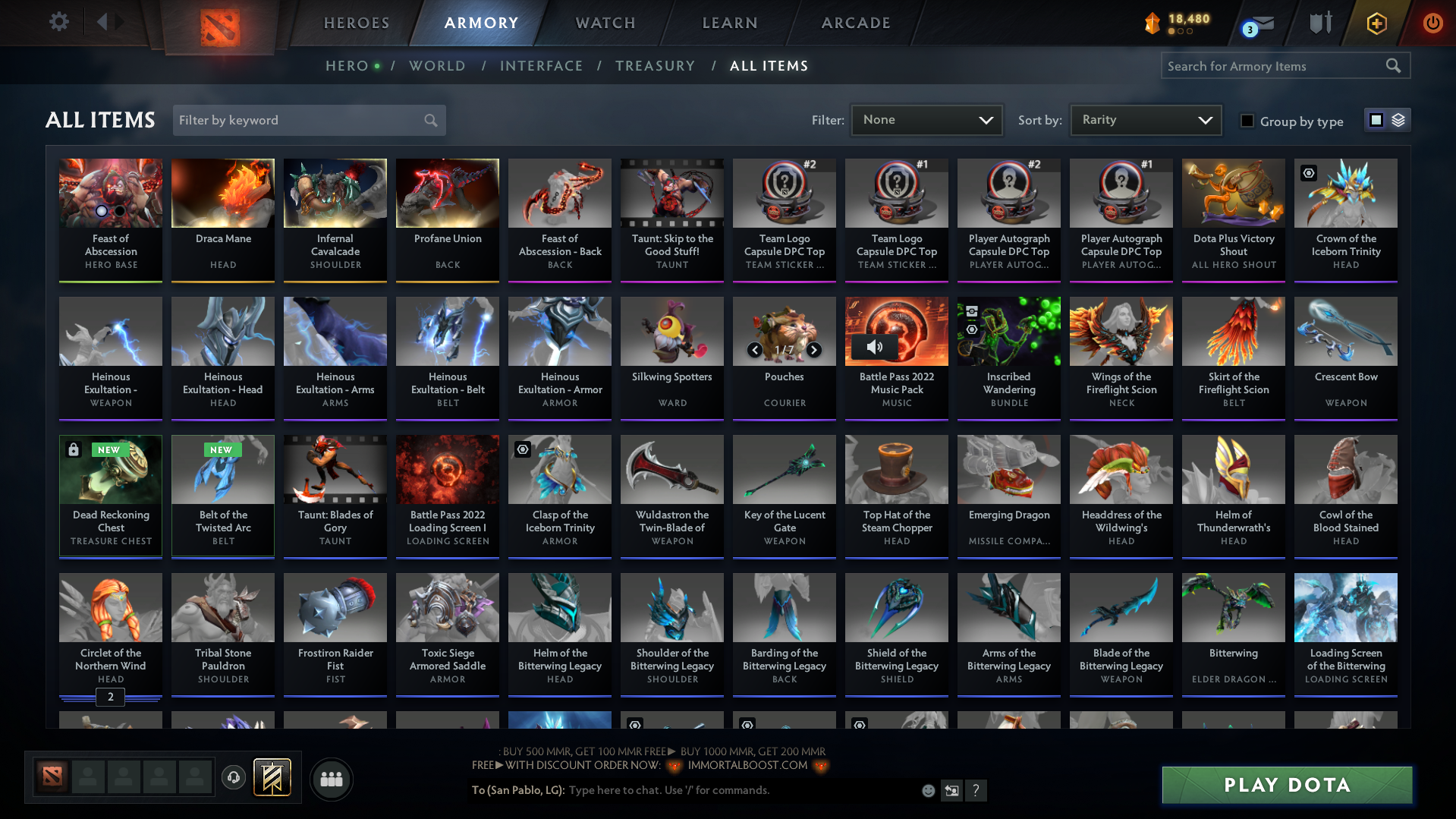Toggle the stacked grouping view icon
Viewport: 1456px width, 819px height.
coord(1398,119)
